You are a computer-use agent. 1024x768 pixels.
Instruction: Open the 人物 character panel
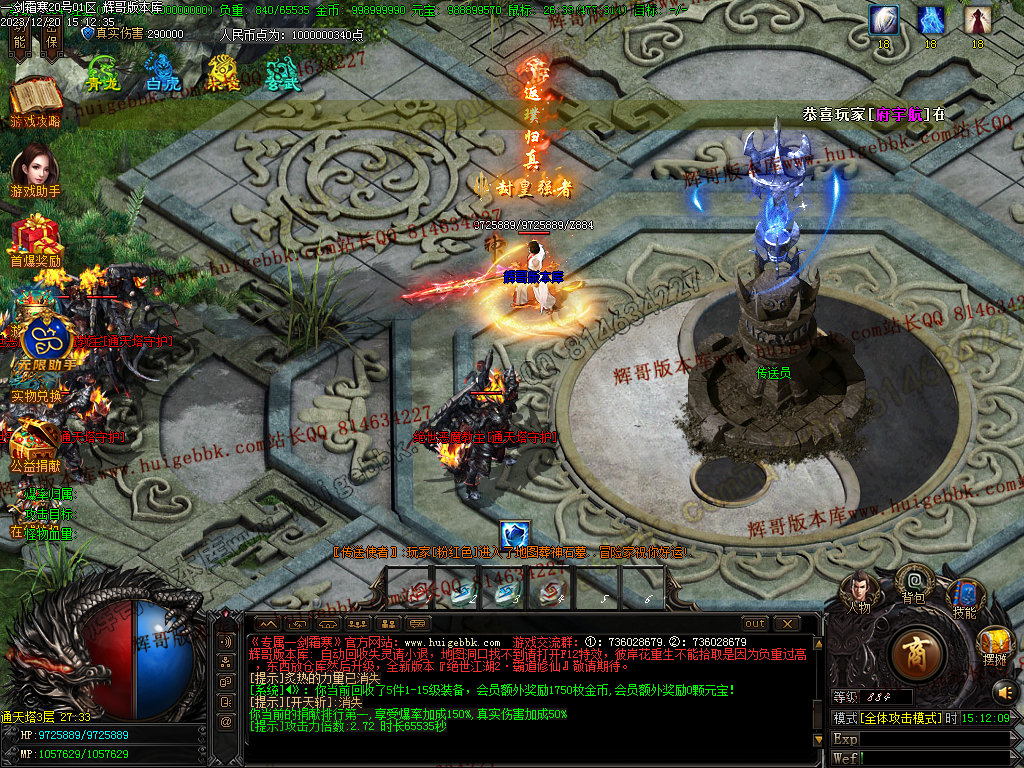tap(859, 590)
